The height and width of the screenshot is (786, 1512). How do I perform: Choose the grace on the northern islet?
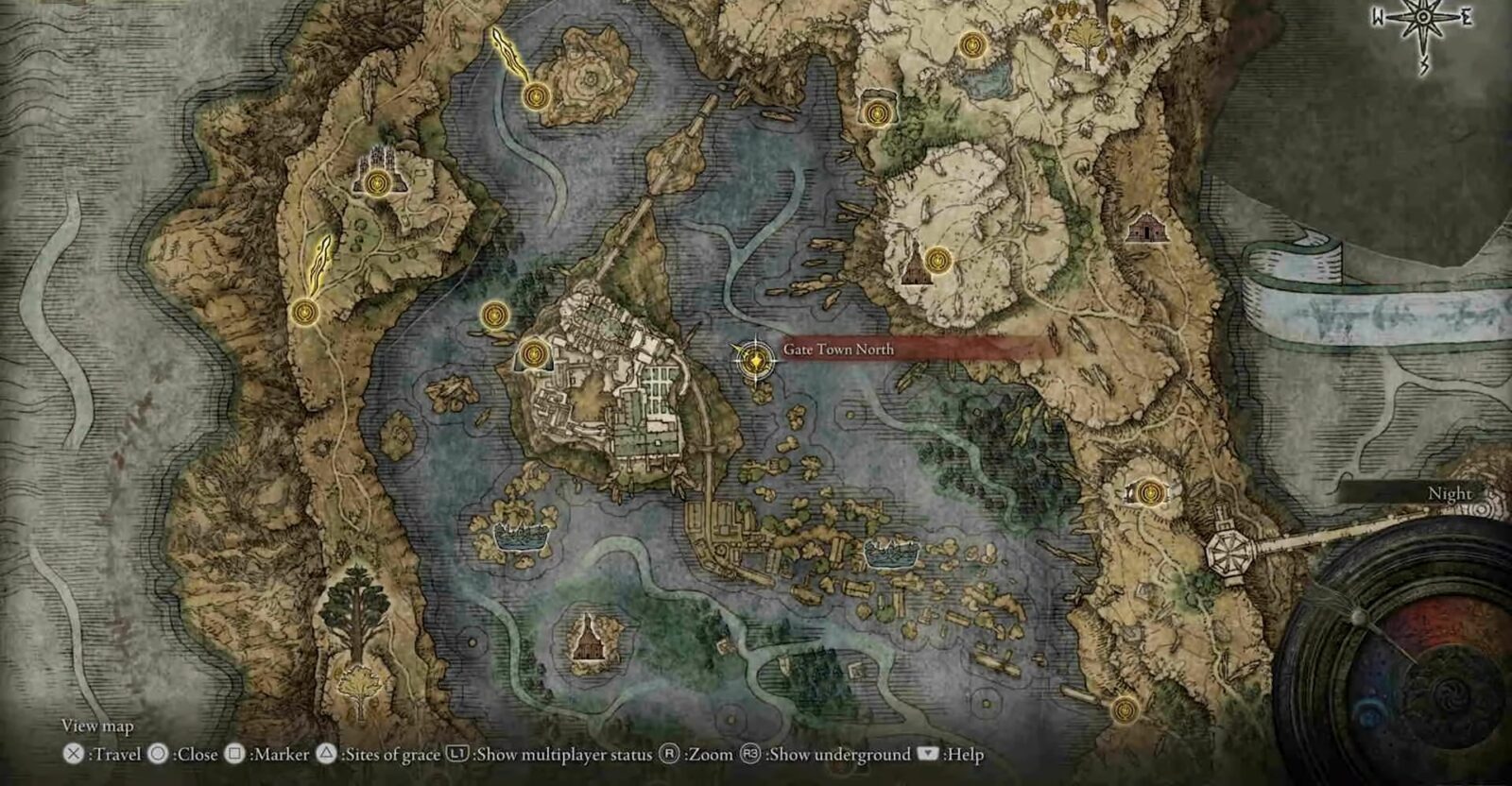coord(536,94)
